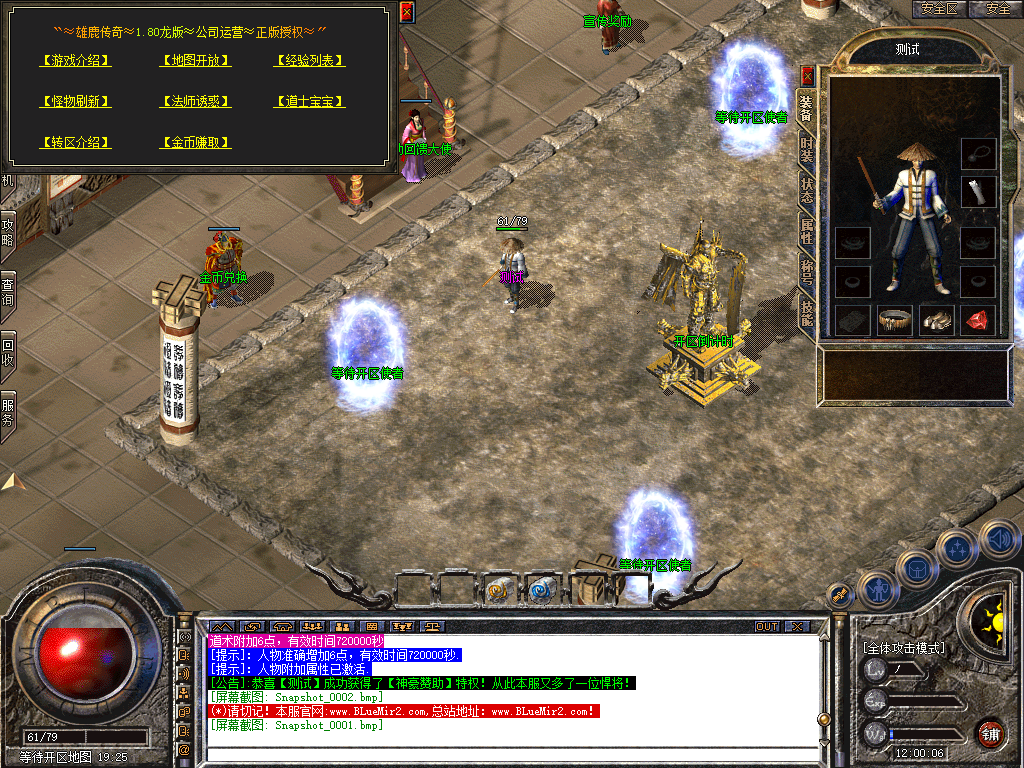Close the chat window with its X button

click(797, 626)
